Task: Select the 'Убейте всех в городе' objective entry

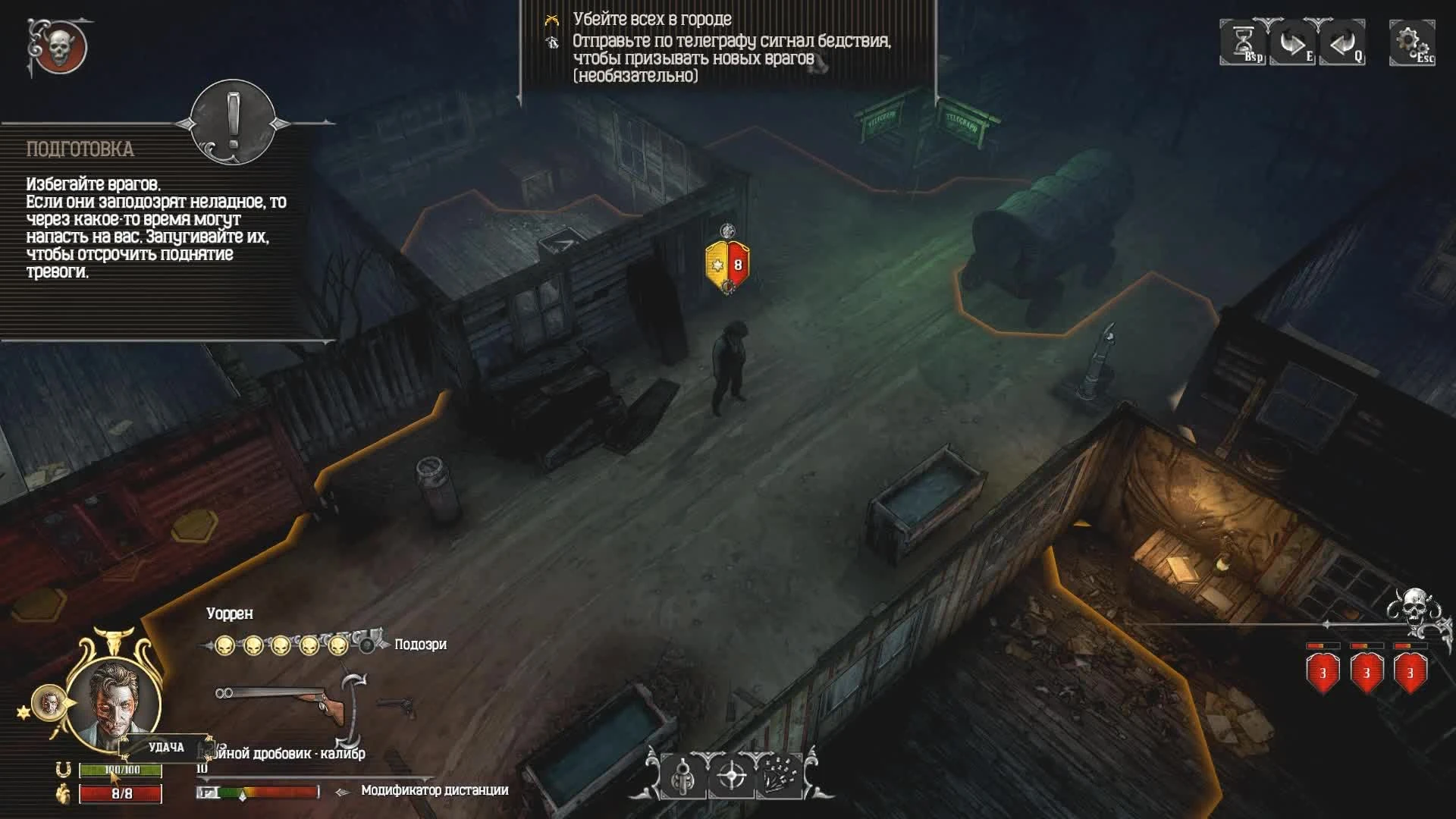Action: pos(652,22)
